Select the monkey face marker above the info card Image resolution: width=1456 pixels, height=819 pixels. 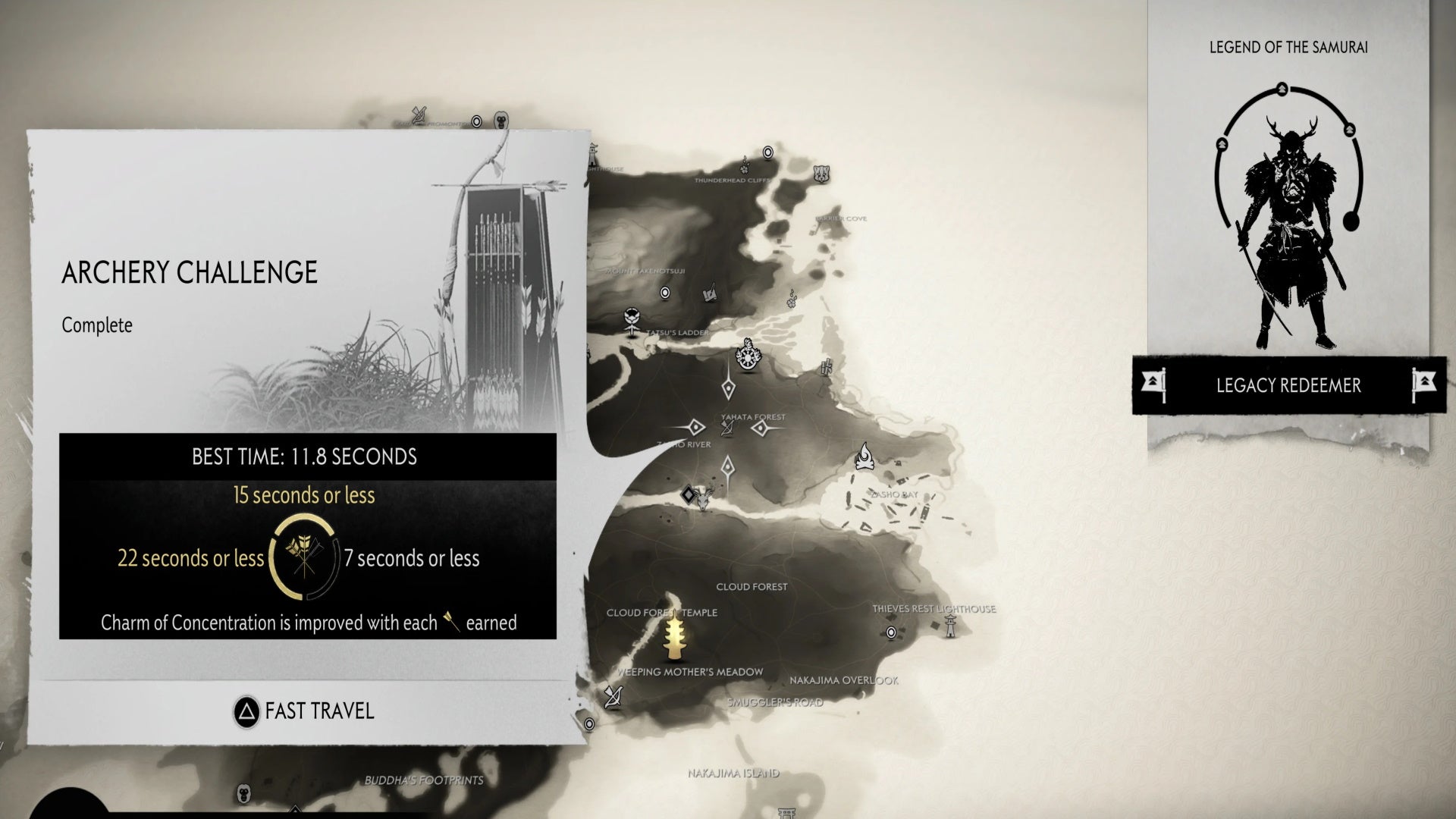pyautogui.click(x=501, y=120)
